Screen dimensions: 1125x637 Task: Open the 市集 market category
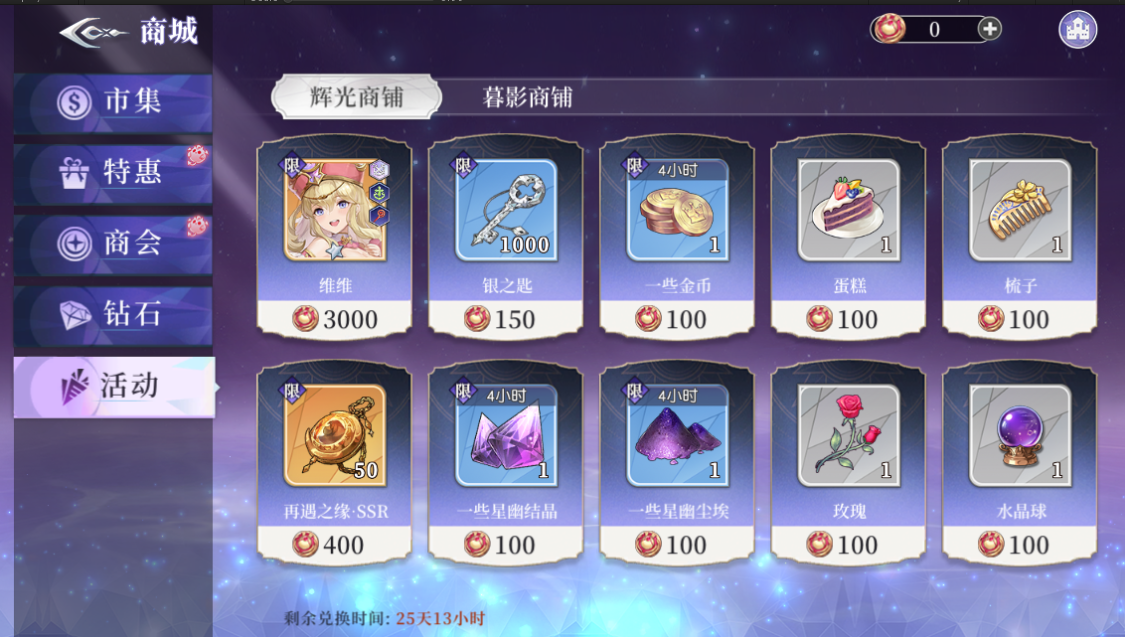pyautogui.click(x=114, y=102)
